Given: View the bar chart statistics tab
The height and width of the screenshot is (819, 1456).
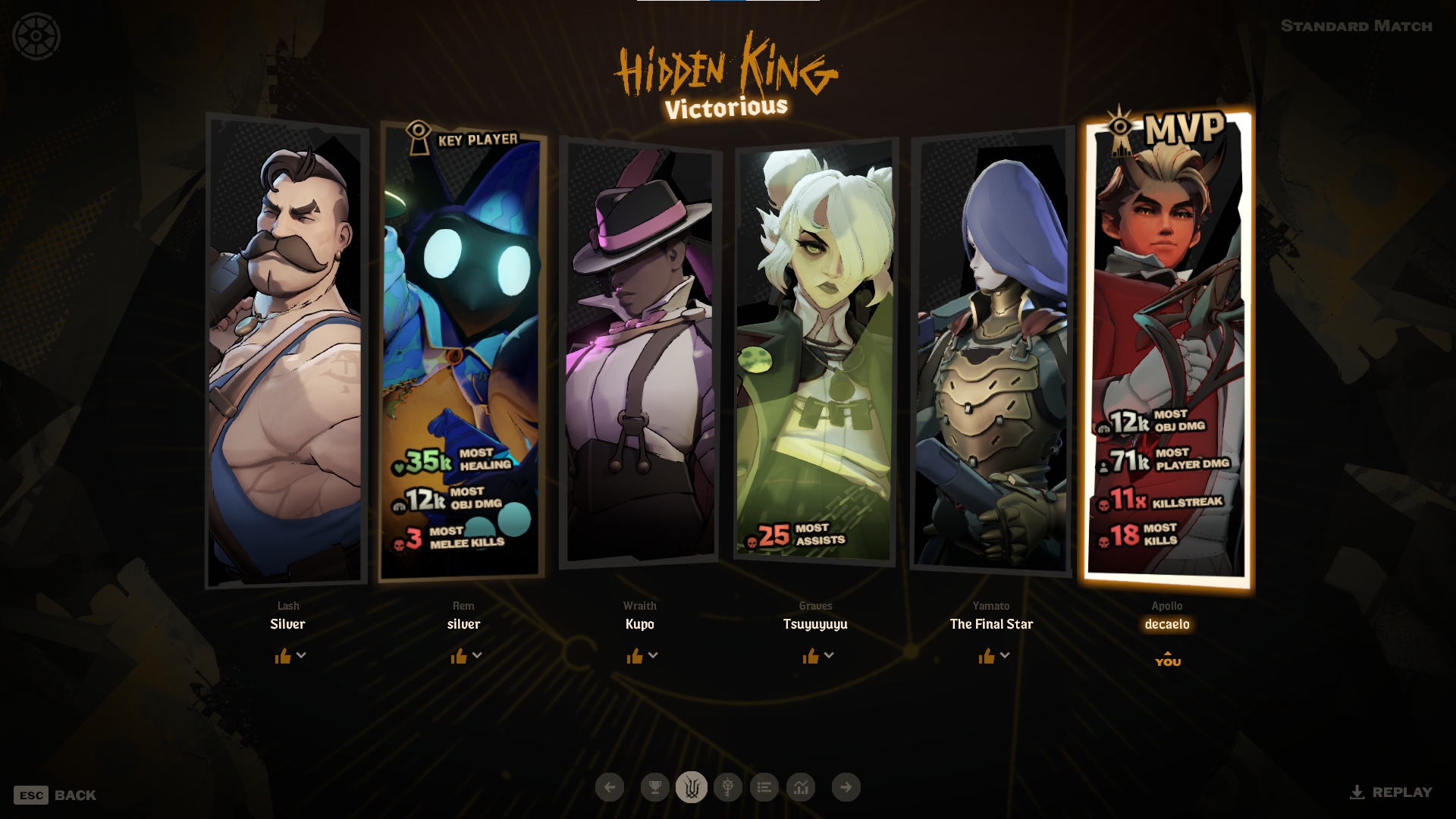Looking at the screenshot, I should click(x=801, y=787).
